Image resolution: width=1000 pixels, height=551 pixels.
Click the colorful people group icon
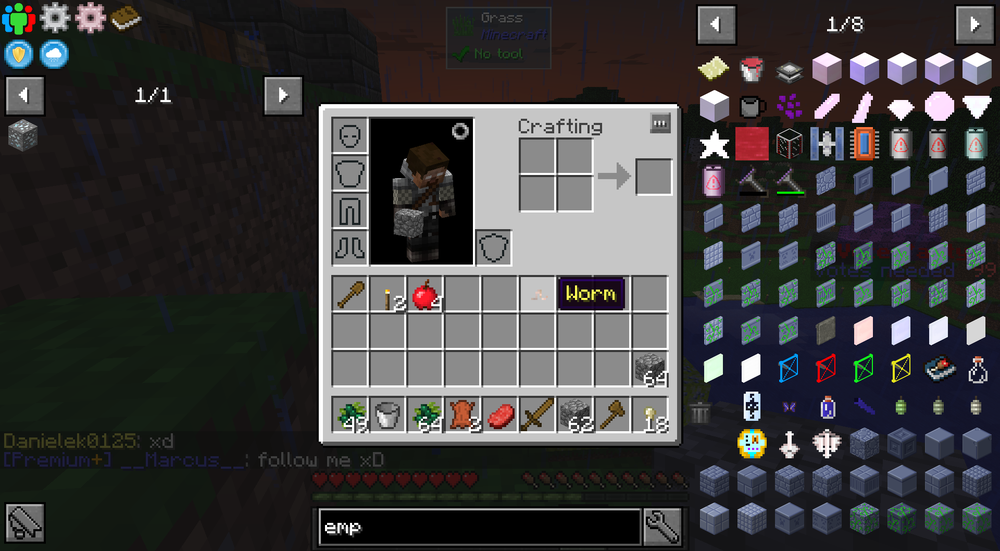click(x=18, y=18)
